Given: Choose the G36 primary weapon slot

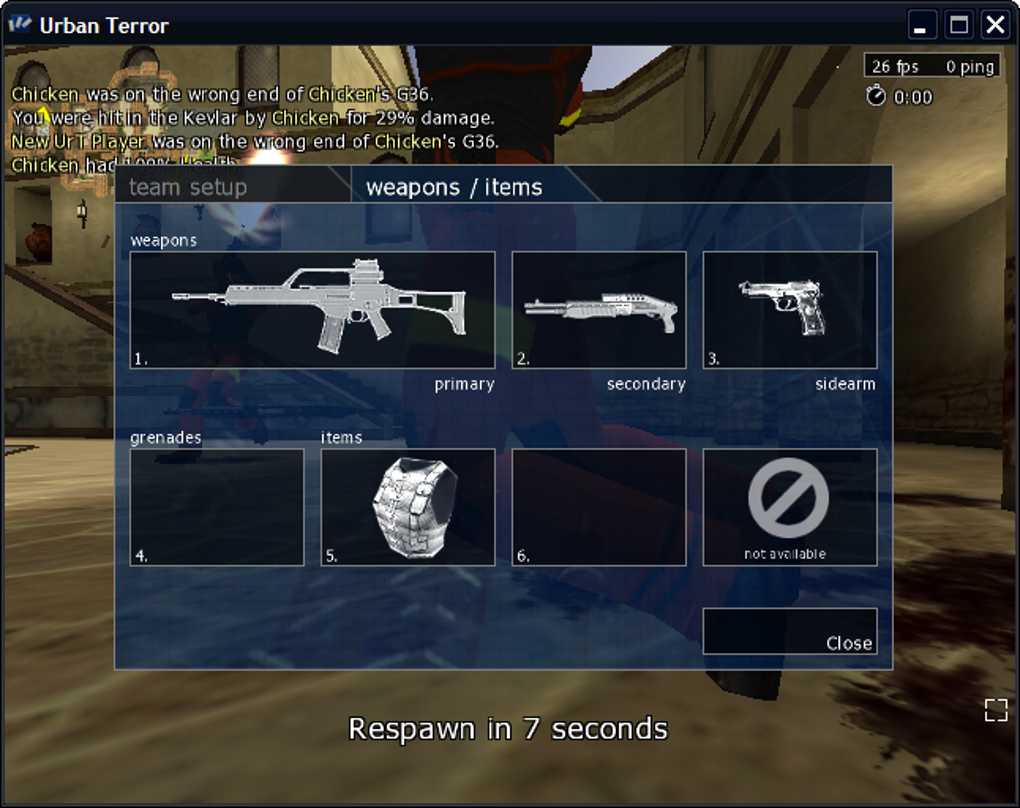Looking at the screenshot, I should tap(312, 310).
